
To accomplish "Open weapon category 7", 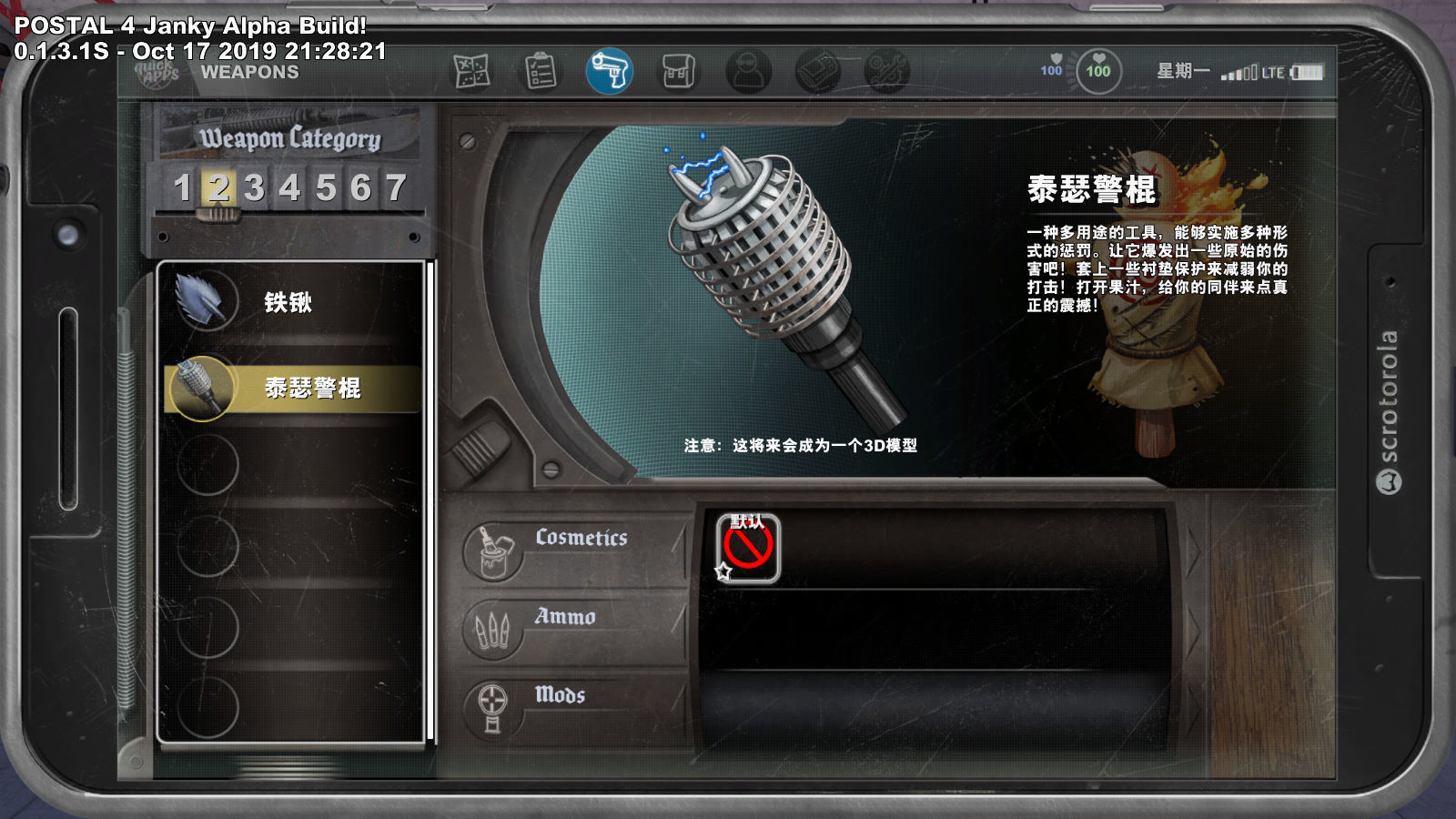I will [x=396, y=188].
